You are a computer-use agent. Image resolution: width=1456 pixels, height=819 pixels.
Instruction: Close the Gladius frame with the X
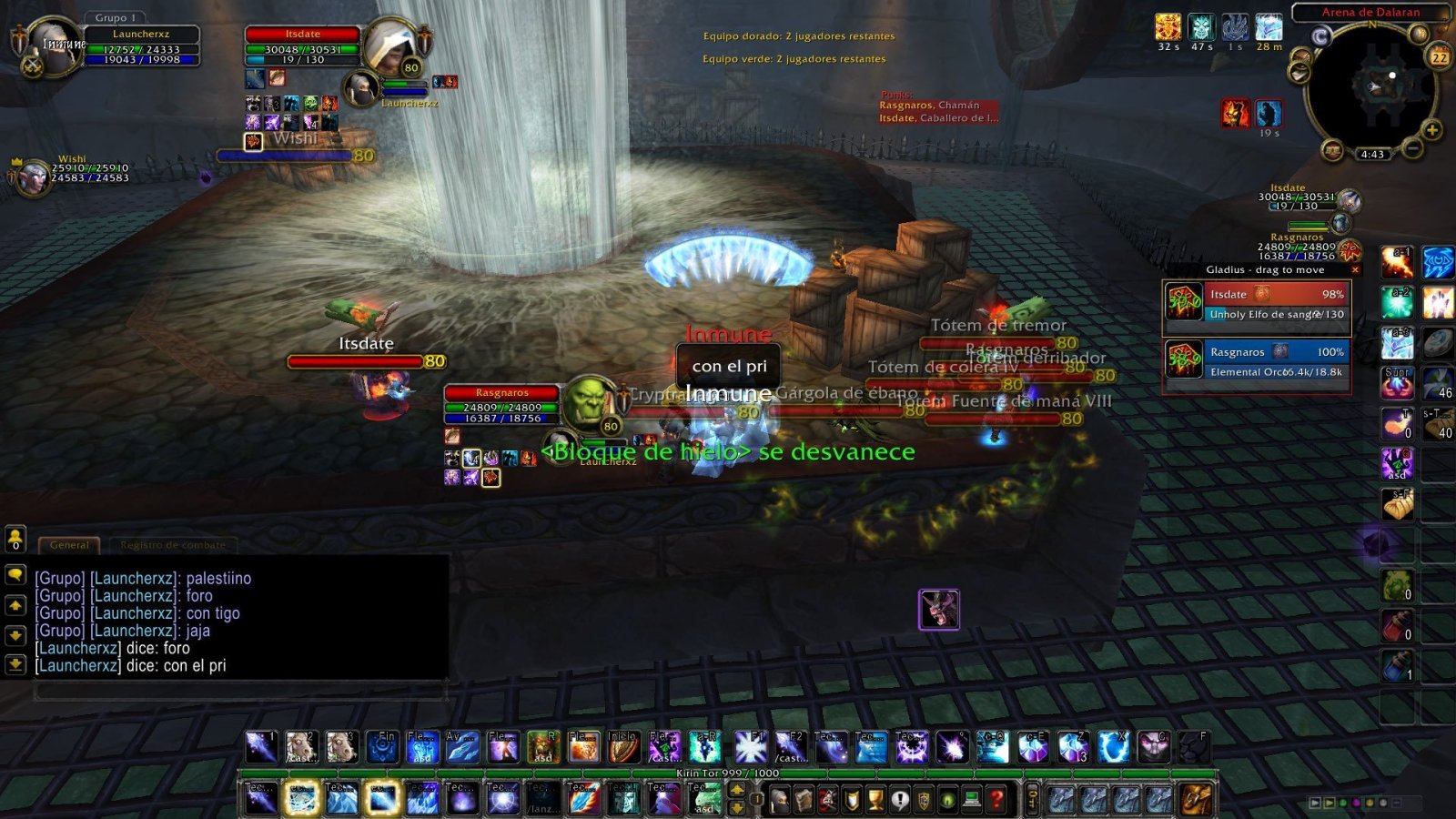coord(1355,269)
